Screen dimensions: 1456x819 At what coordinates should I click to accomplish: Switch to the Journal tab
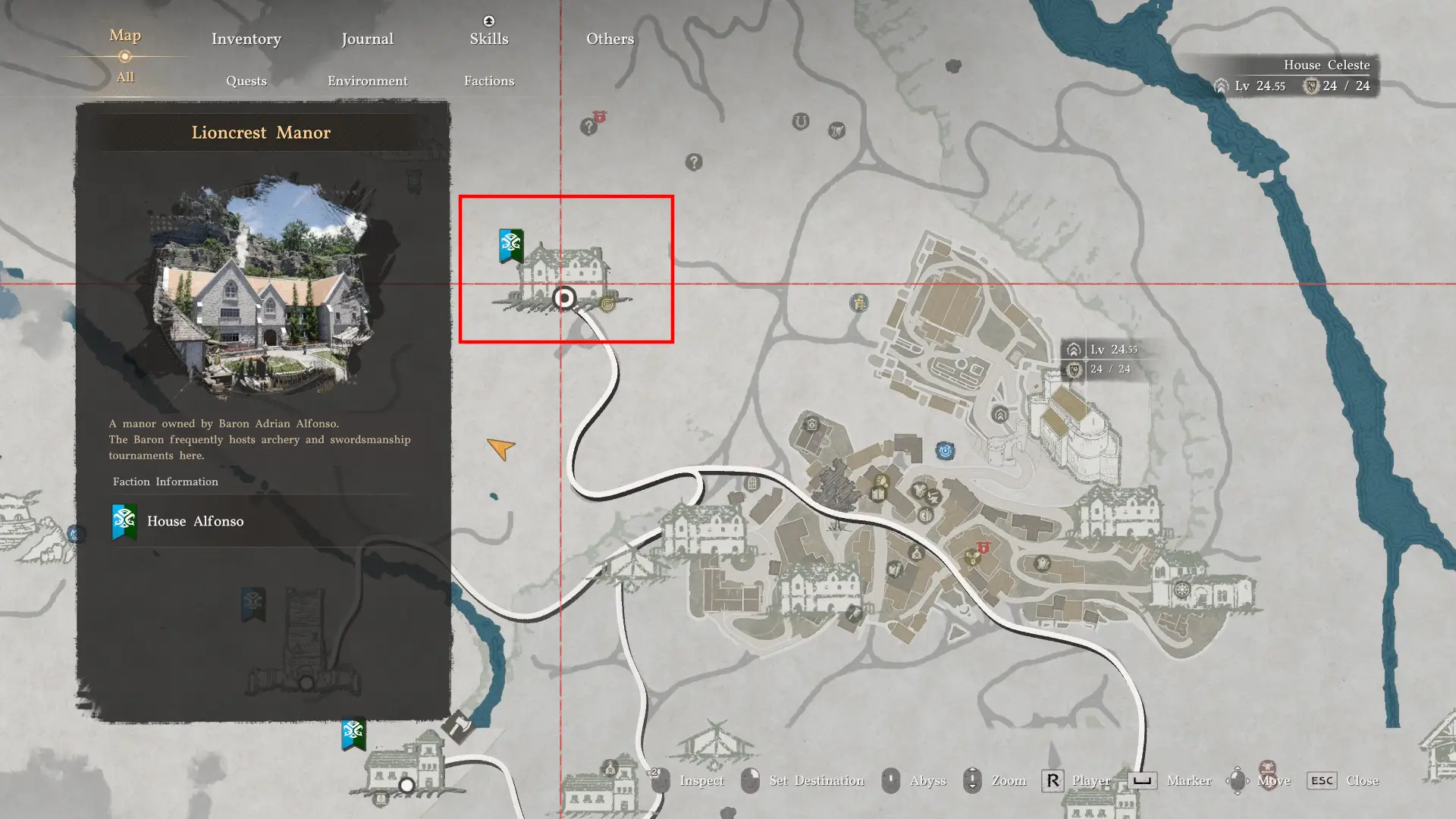tap(367, 38)
